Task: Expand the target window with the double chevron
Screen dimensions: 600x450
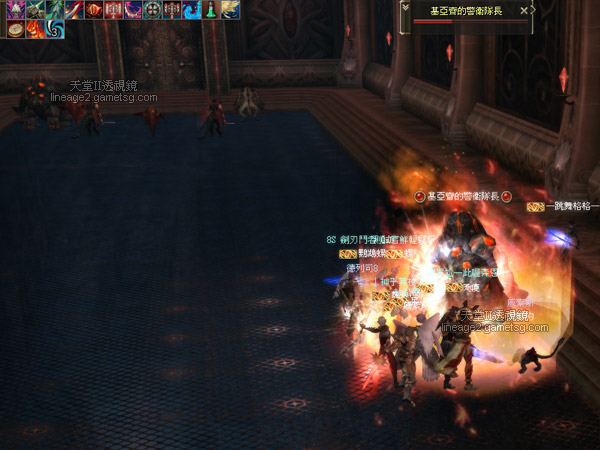Action: point(406,7)
